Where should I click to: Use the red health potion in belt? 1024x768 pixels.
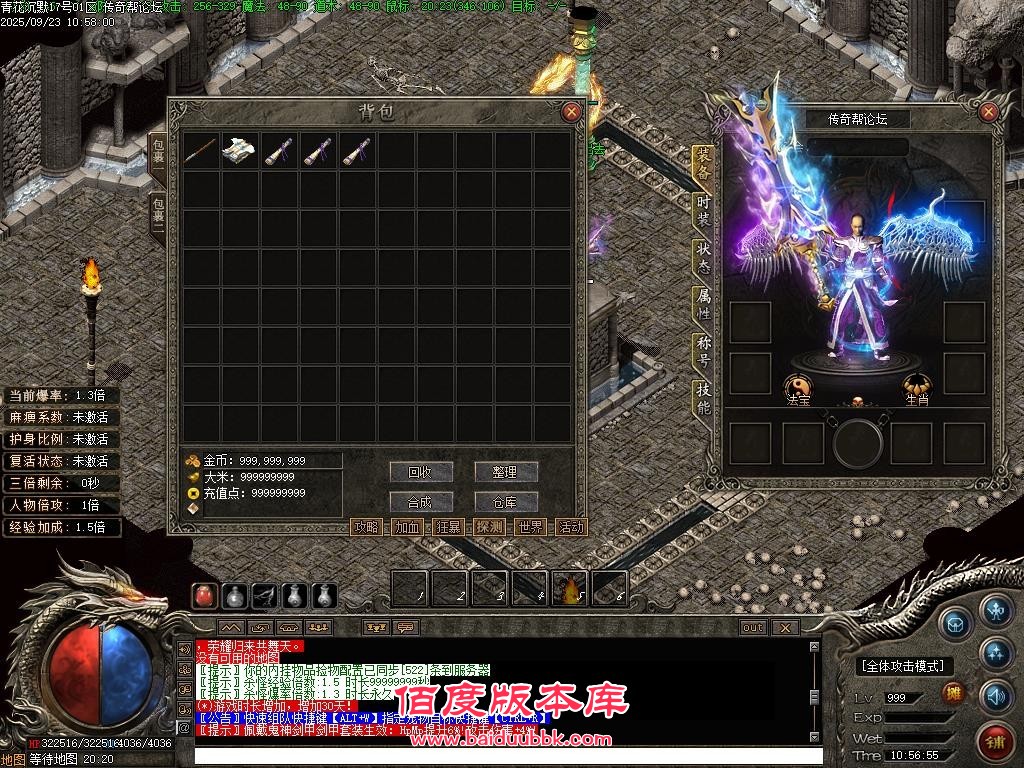click(x=204, y=596)
